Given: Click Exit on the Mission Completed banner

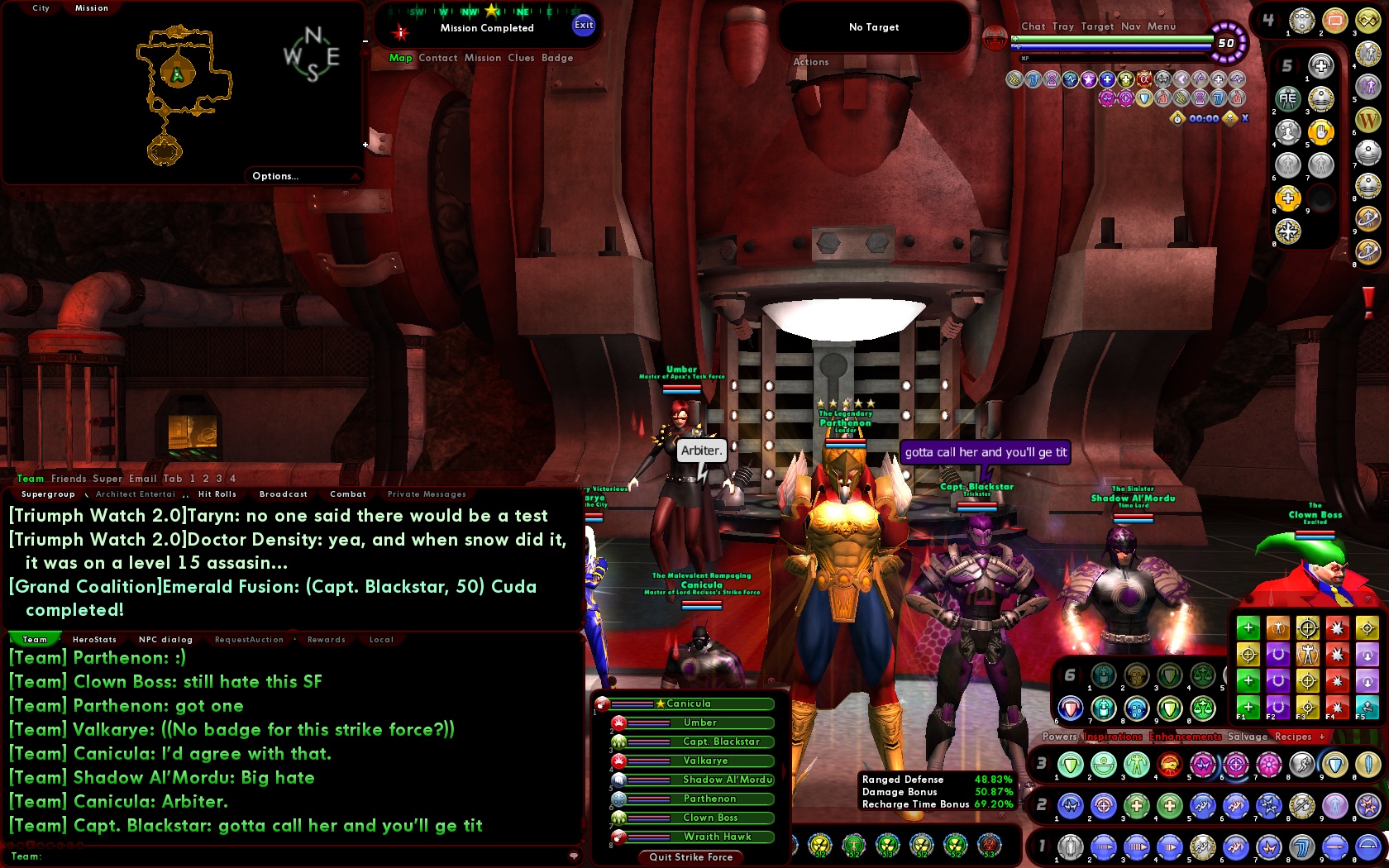Looking at the screenshot, I should point(584,26).
